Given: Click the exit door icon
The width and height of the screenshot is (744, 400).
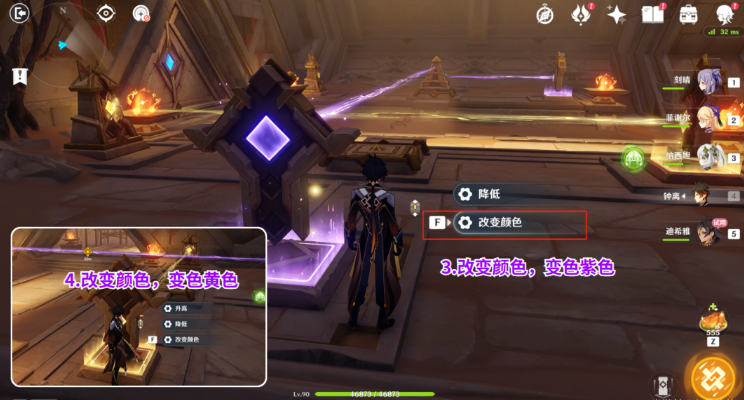Looking at the screenshot, I should pos(19,14).
